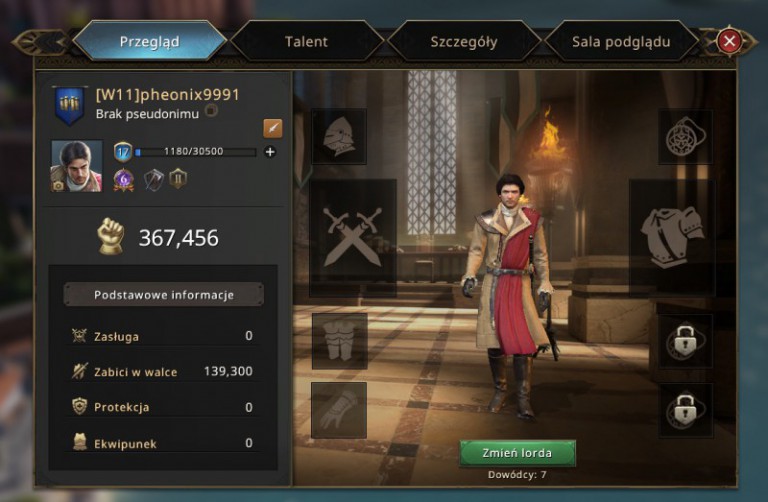Click the blue alliance banner emblem
Viewport: 768px width, 502px height.
pyautogui.click(x=69, y=104)
